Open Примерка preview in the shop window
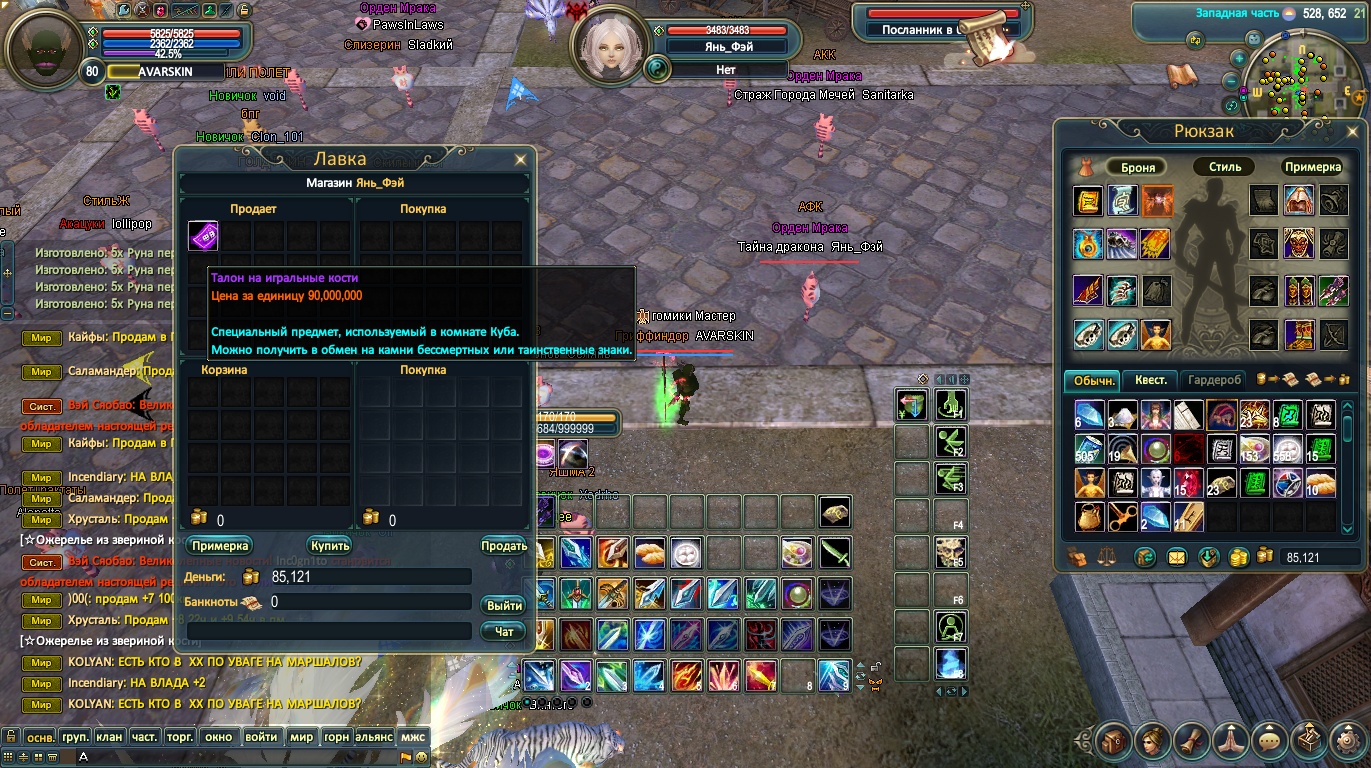Screen dimensions: 1371x768 [220, 546]
